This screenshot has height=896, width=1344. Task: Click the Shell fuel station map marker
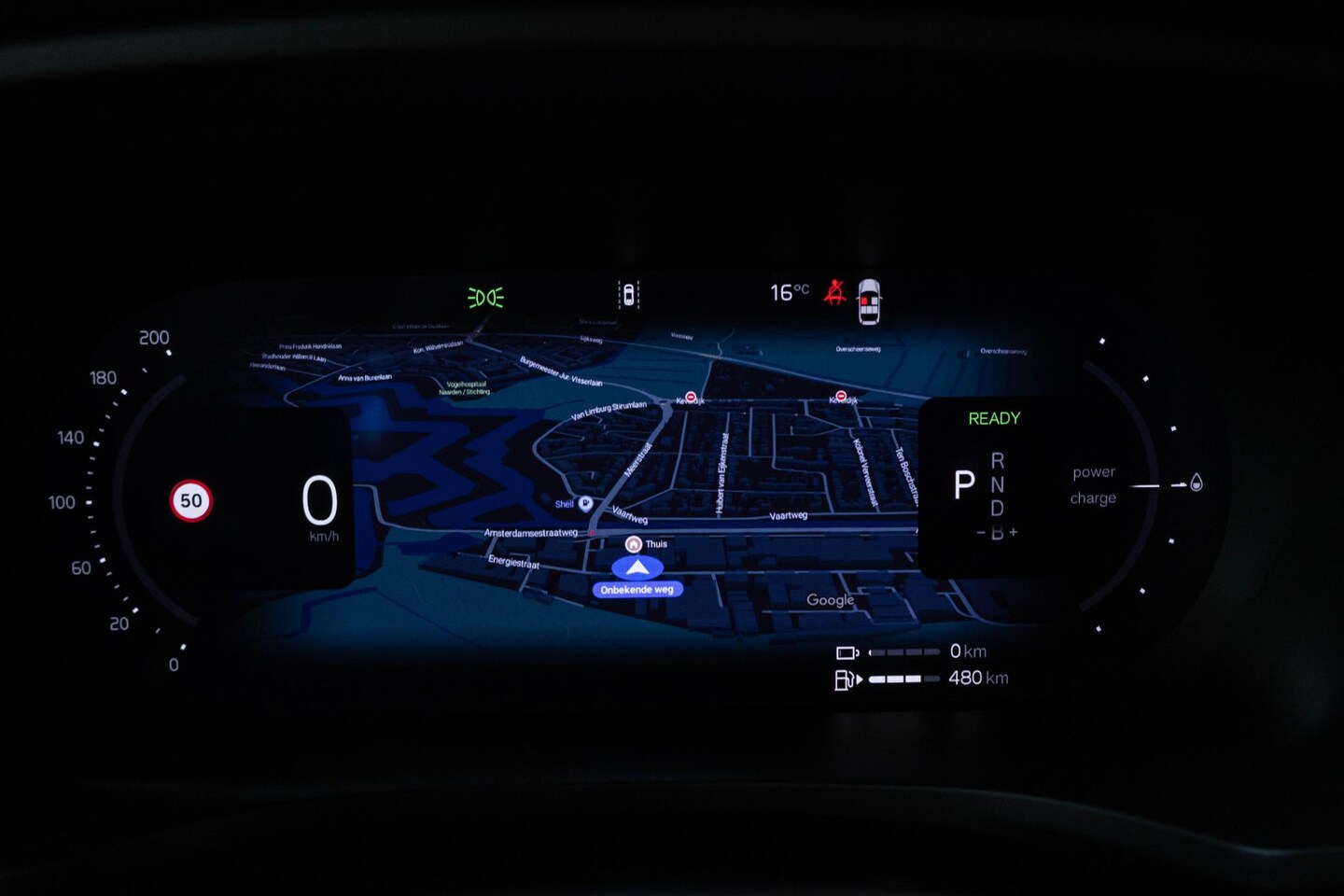585,504
